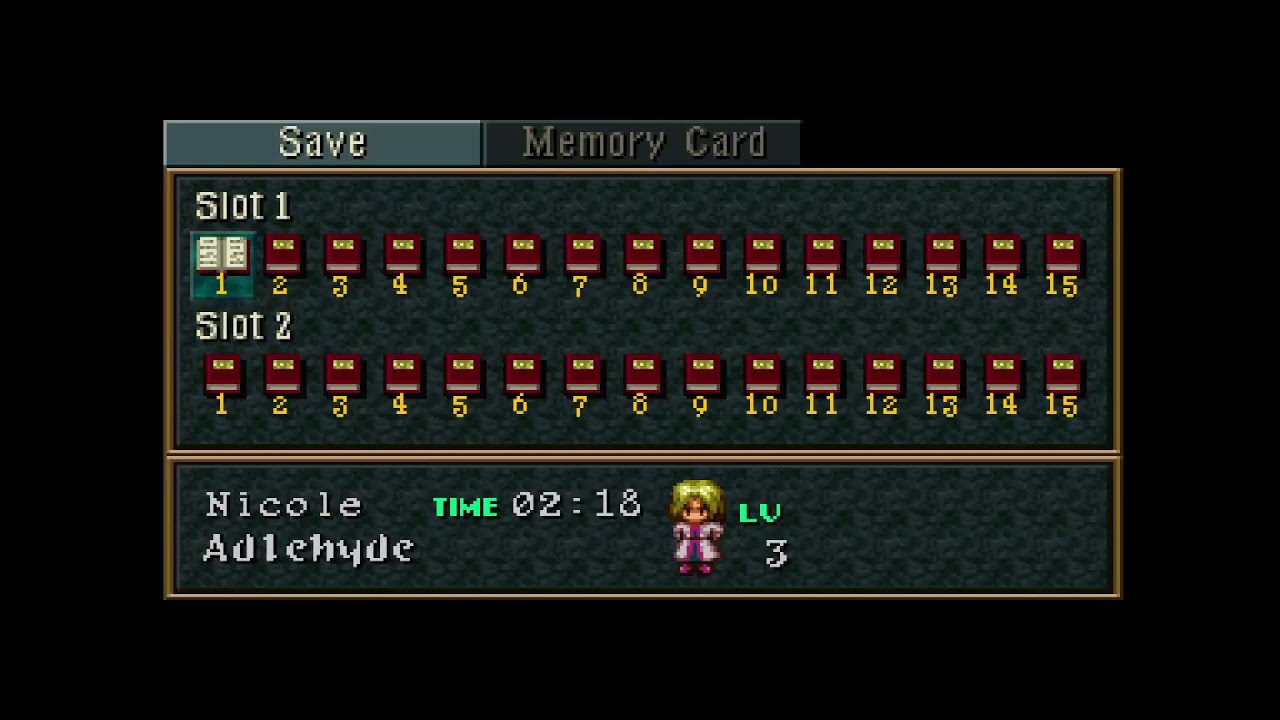The width and height of the screenshot is (1280, 720).
Task: Click the Adlehyde location text
Action: [308, 548]
